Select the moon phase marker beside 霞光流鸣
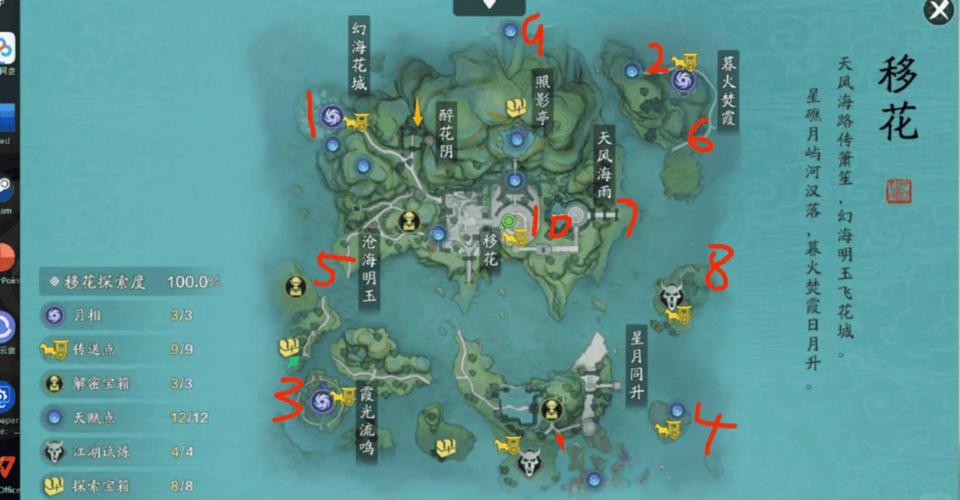 click(x=321, y=400)
